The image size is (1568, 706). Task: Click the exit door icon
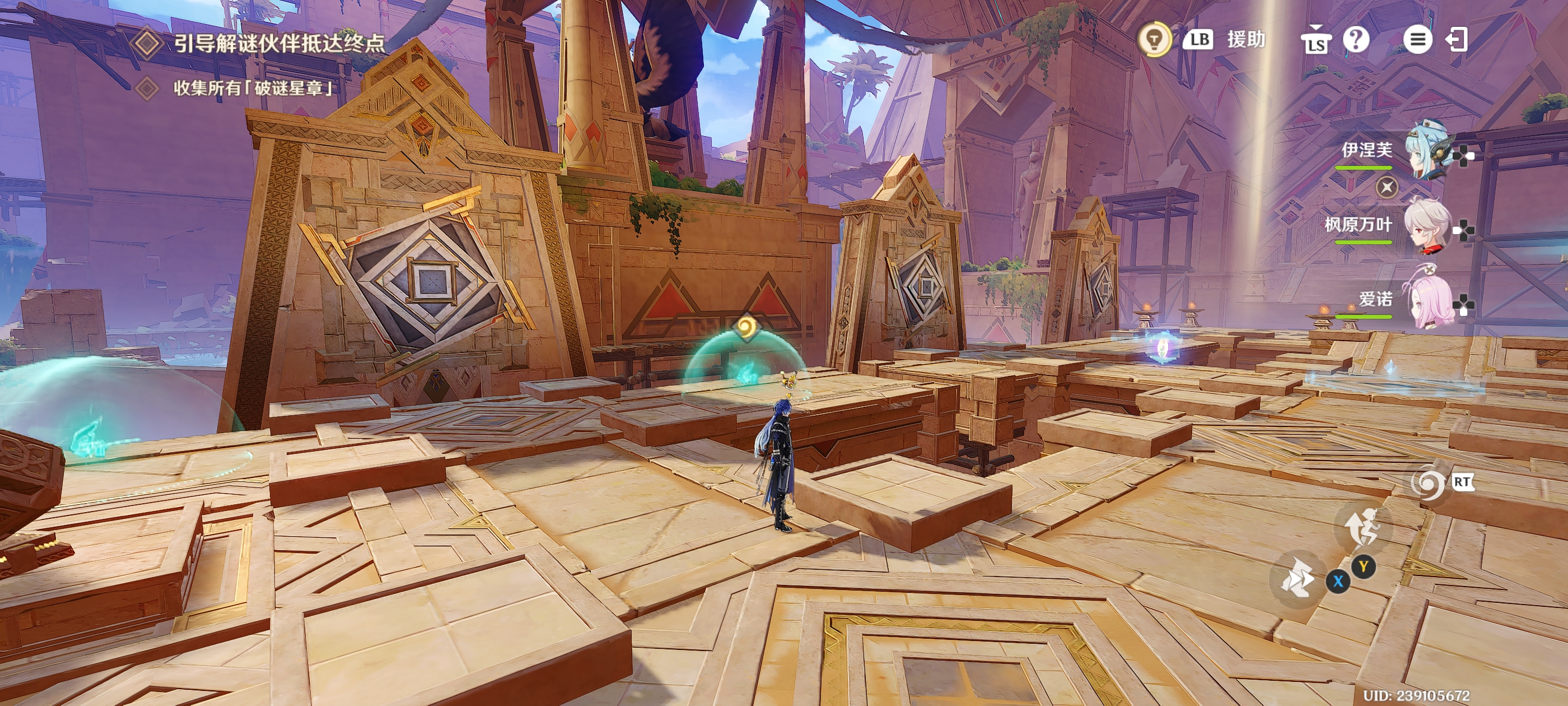pos(1457,40)
